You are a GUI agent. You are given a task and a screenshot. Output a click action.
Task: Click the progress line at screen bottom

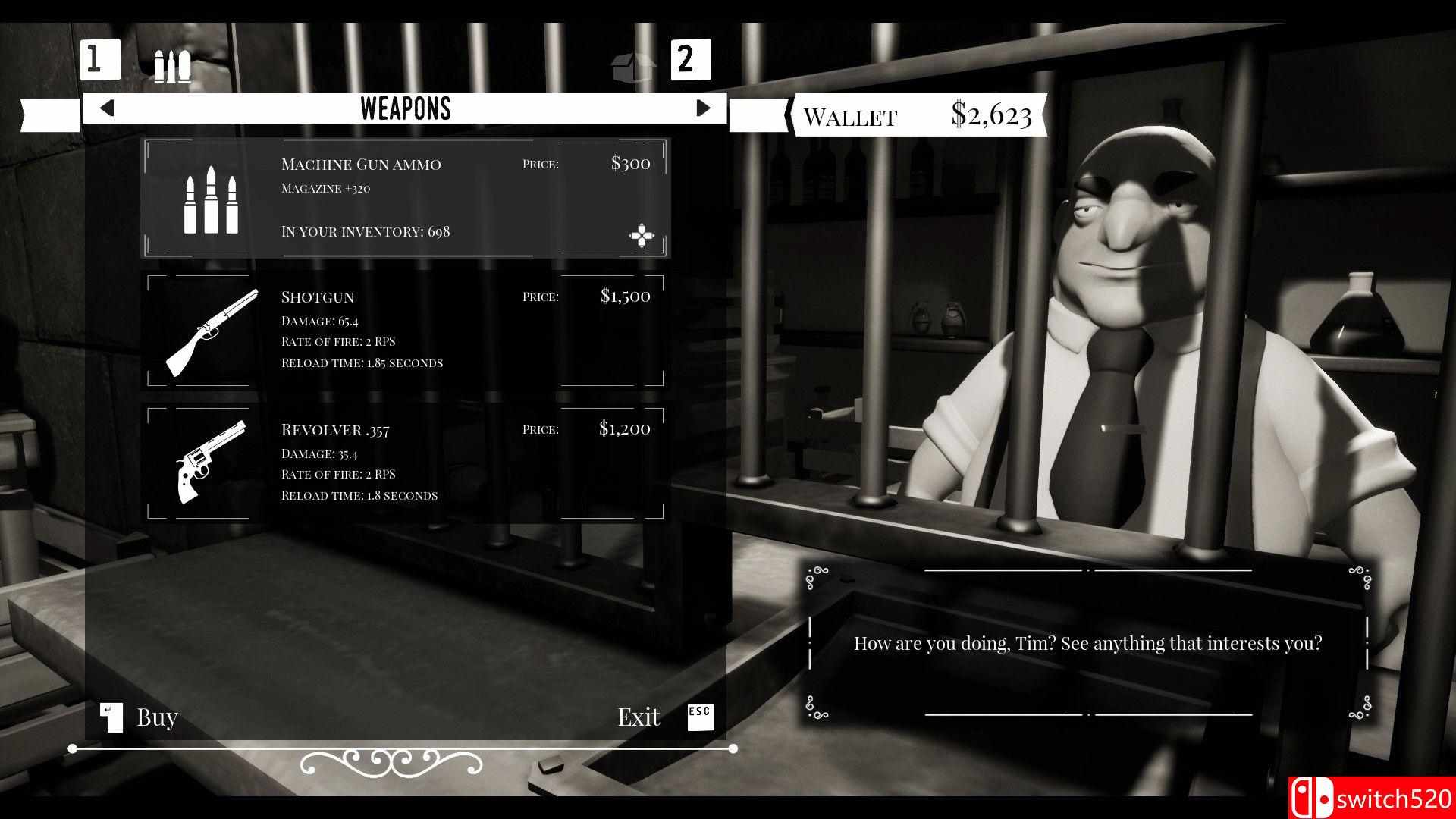click(x=402, y=747)
